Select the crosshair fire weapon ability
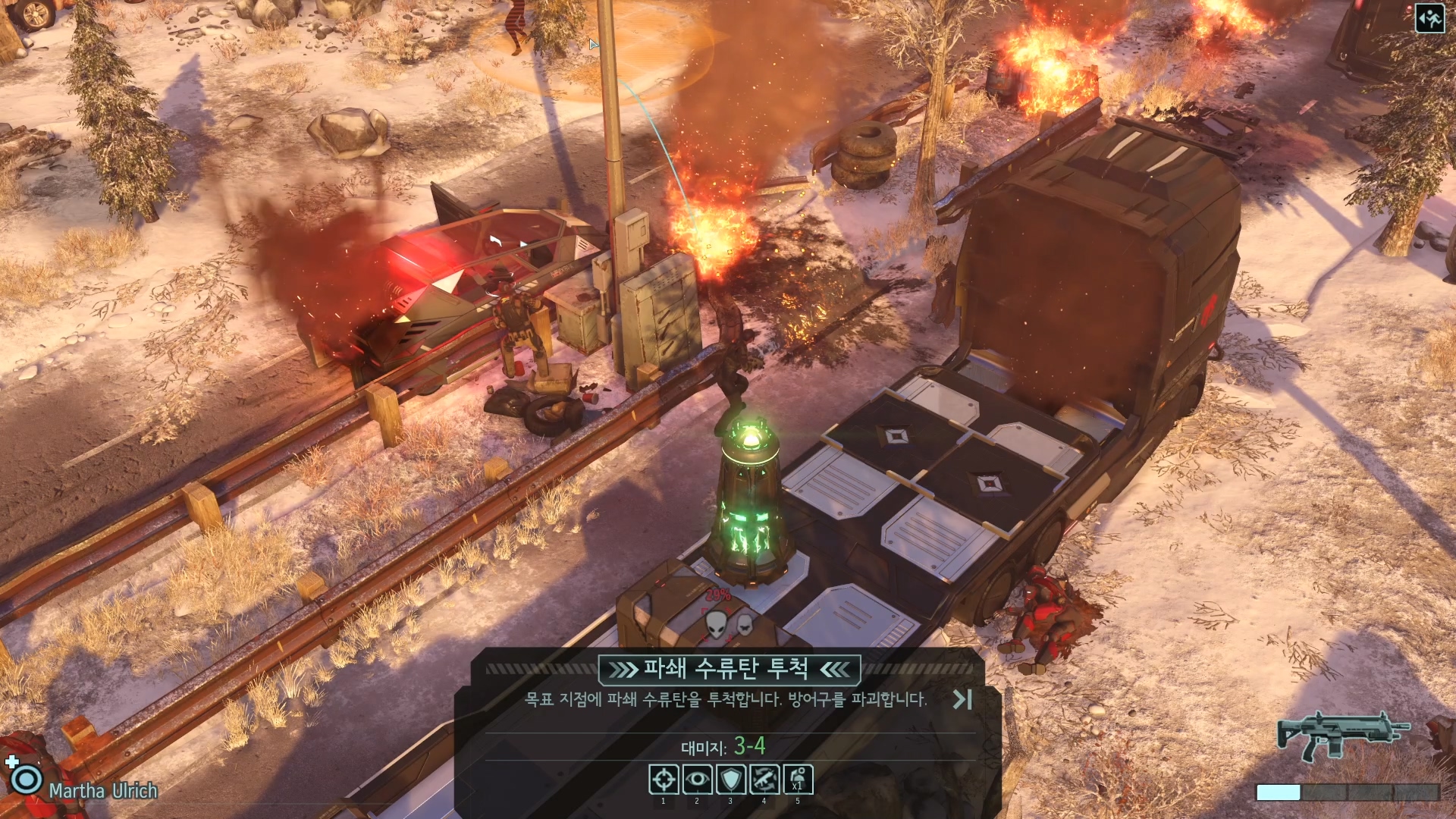Viewport: 1456px width, 819px height. pyautogui.click(x=664, y=779)
